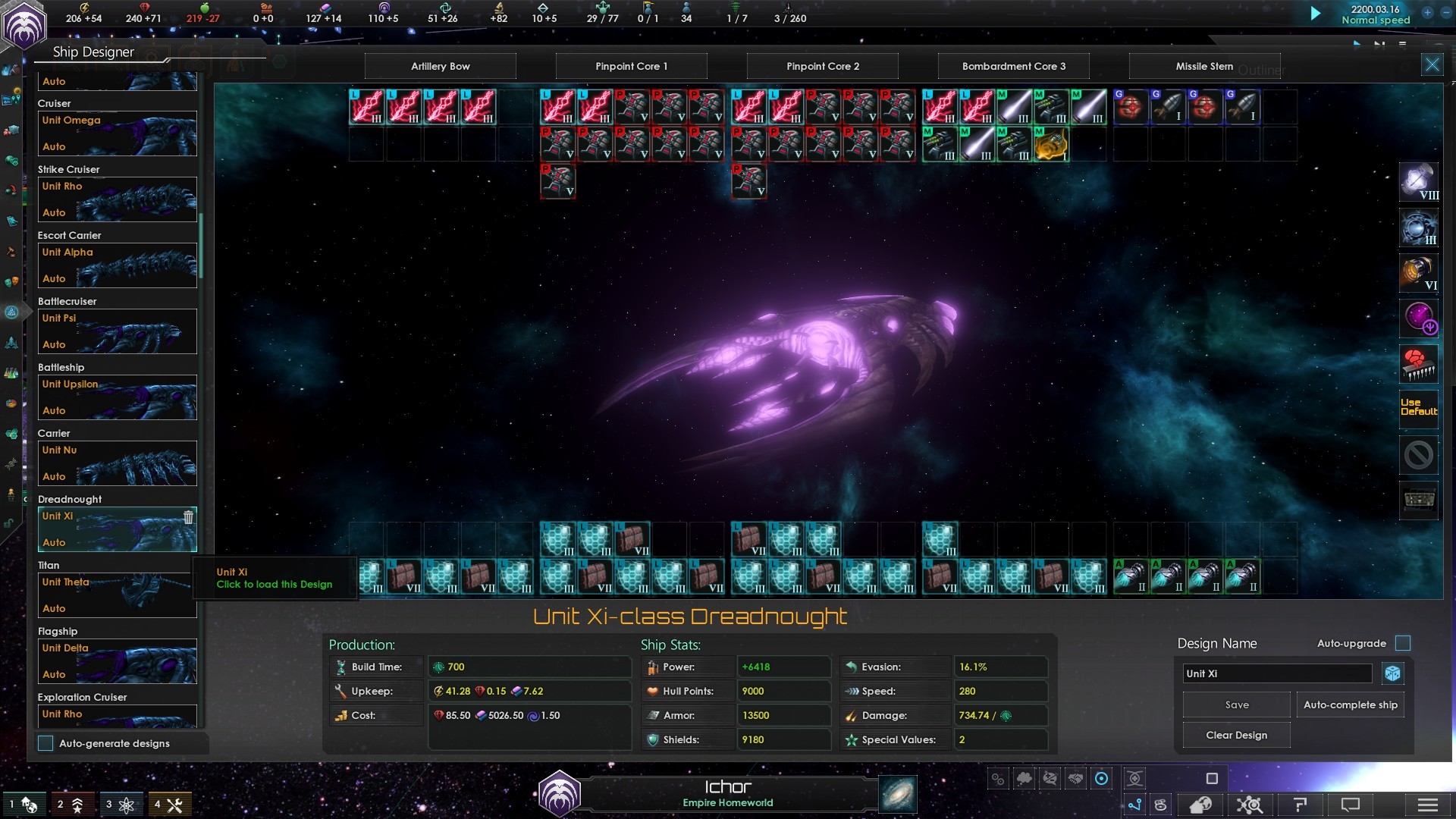
Task: Delete the Unit Xi design with trash icon
Action: point(188,517)
